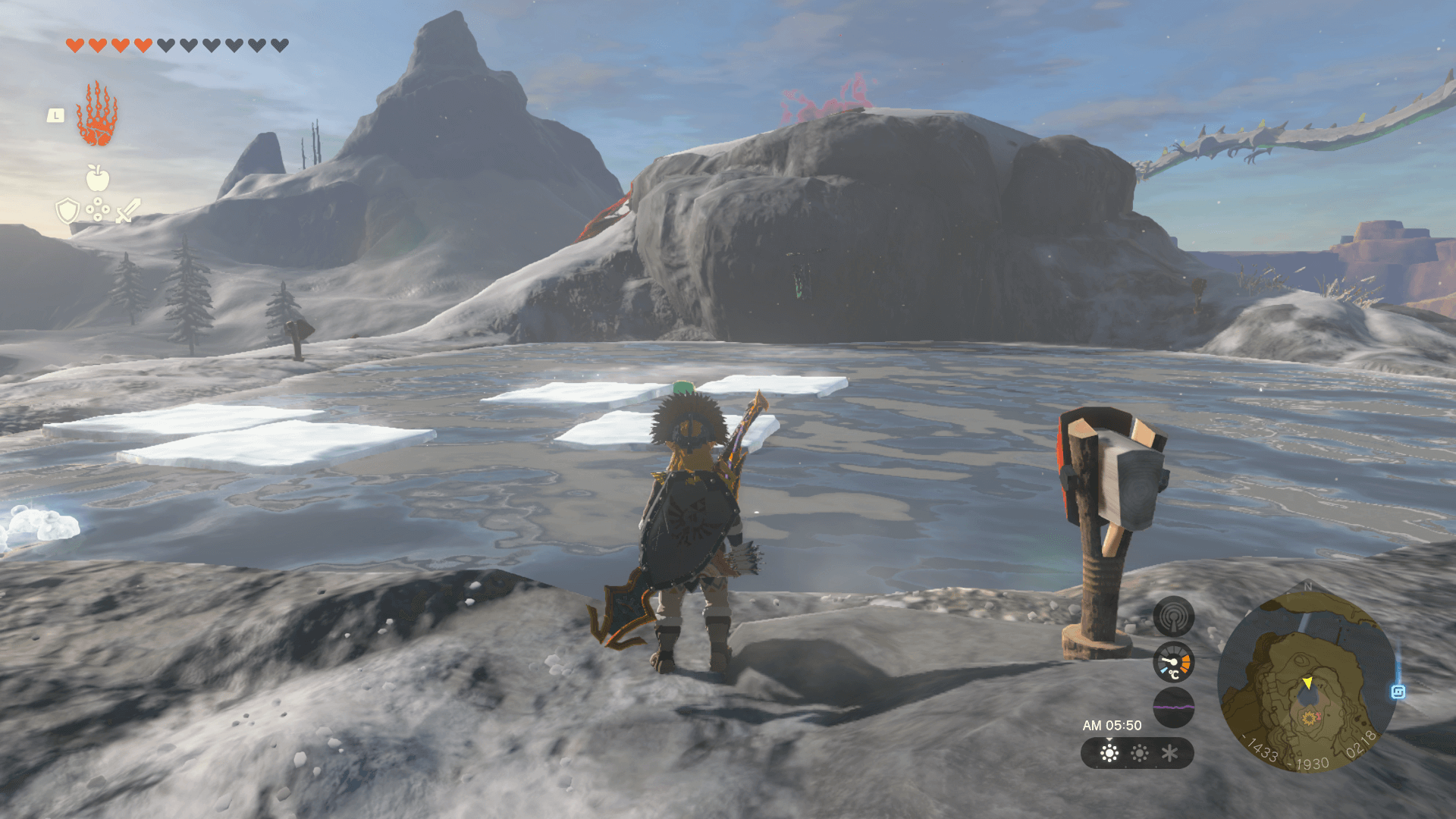Open the shield selection icon
Viewport: 1456px width, 819px height.
point(68,210)
